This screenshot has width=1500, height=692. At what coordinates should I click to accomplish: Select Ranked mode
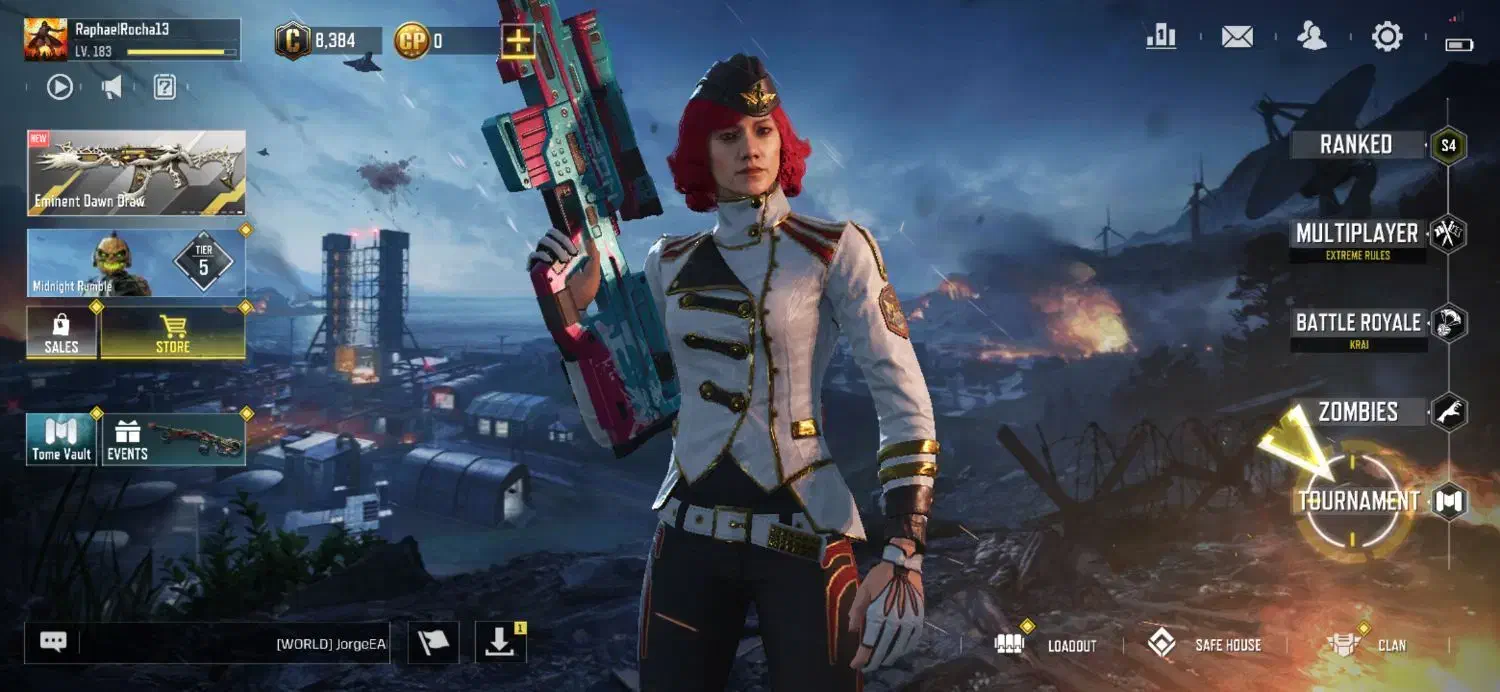tap(1357, 145)
